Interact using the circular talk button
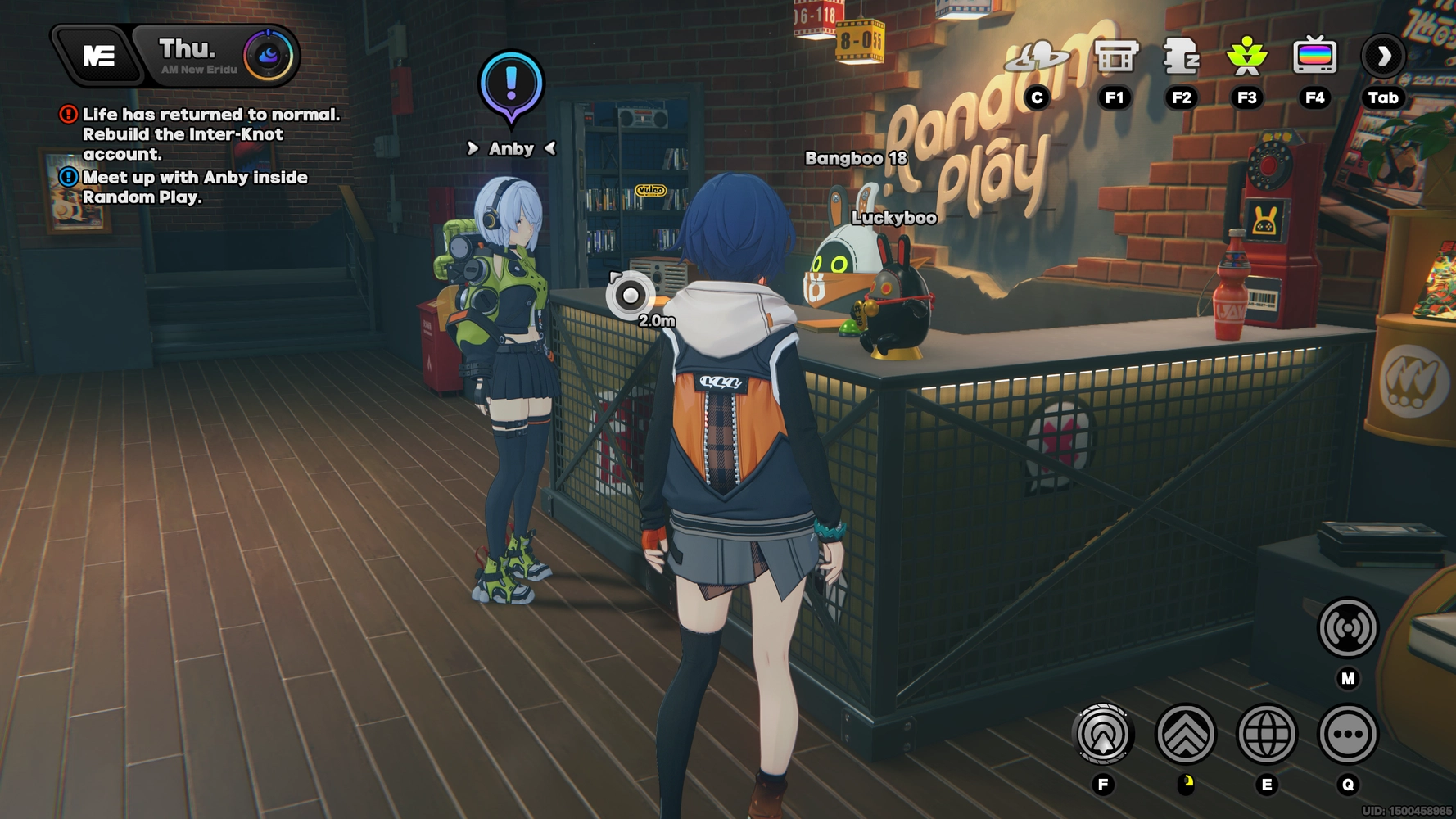 [1103, 734]
